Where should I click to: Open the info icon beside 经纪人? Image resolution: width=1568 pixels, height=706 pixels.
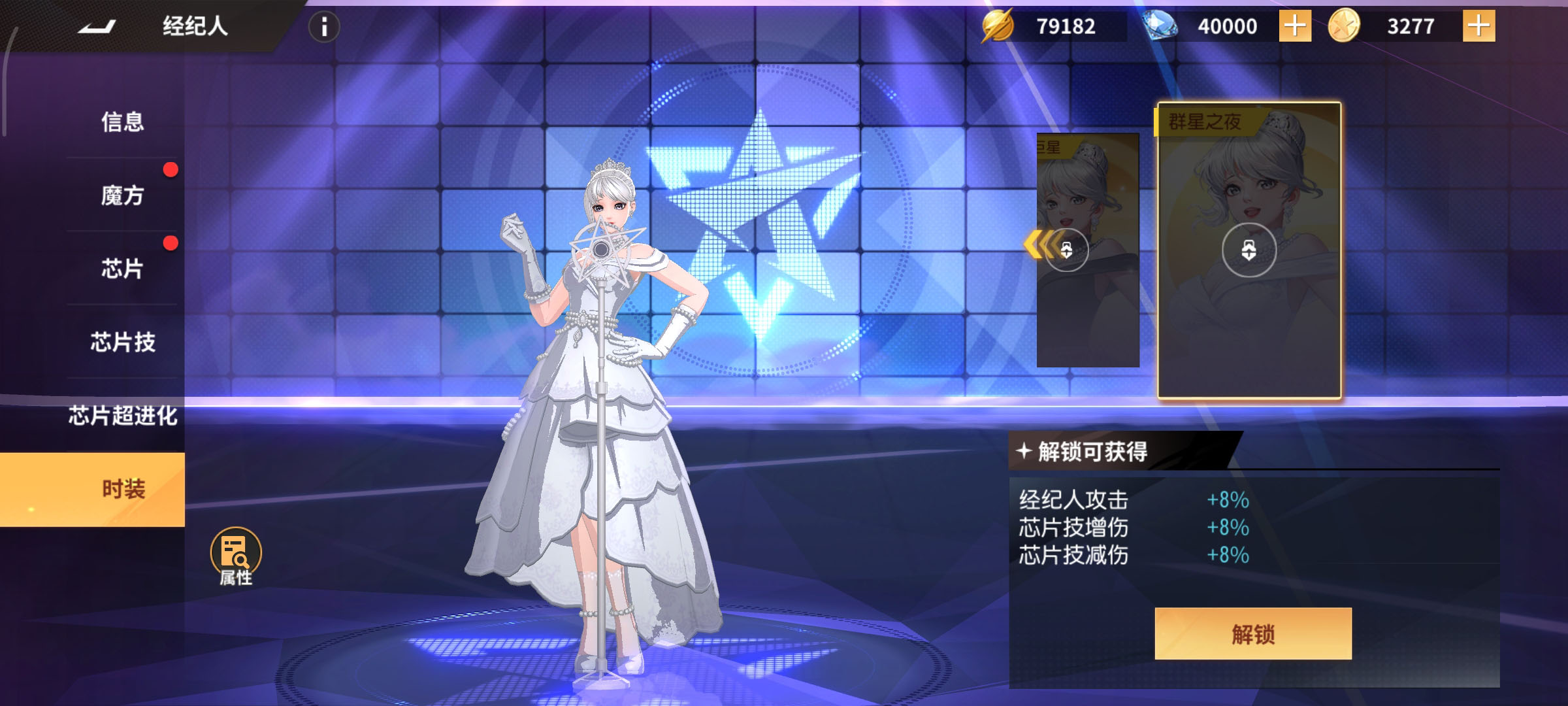coord(323,27)
